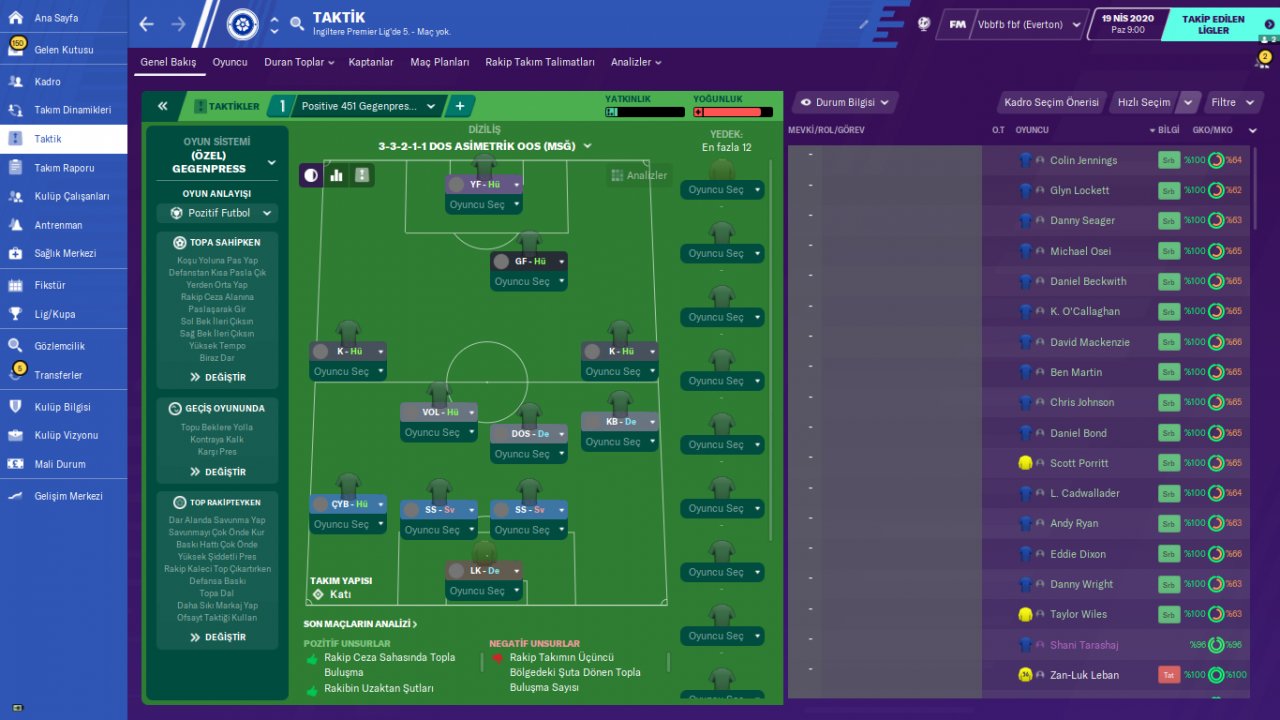This screenshot has height=720, width=1280.
Task: Open Rakip Takım Talimatları tab
Action: (540, 62)
